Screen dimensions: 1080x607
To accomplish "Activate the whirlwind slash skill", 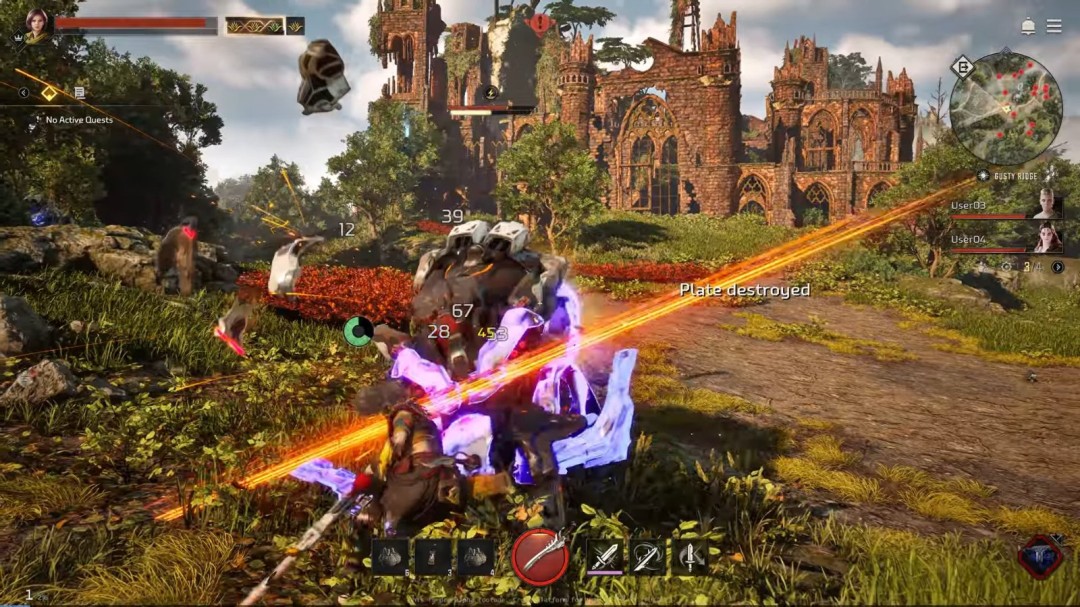I will (647, 556).
